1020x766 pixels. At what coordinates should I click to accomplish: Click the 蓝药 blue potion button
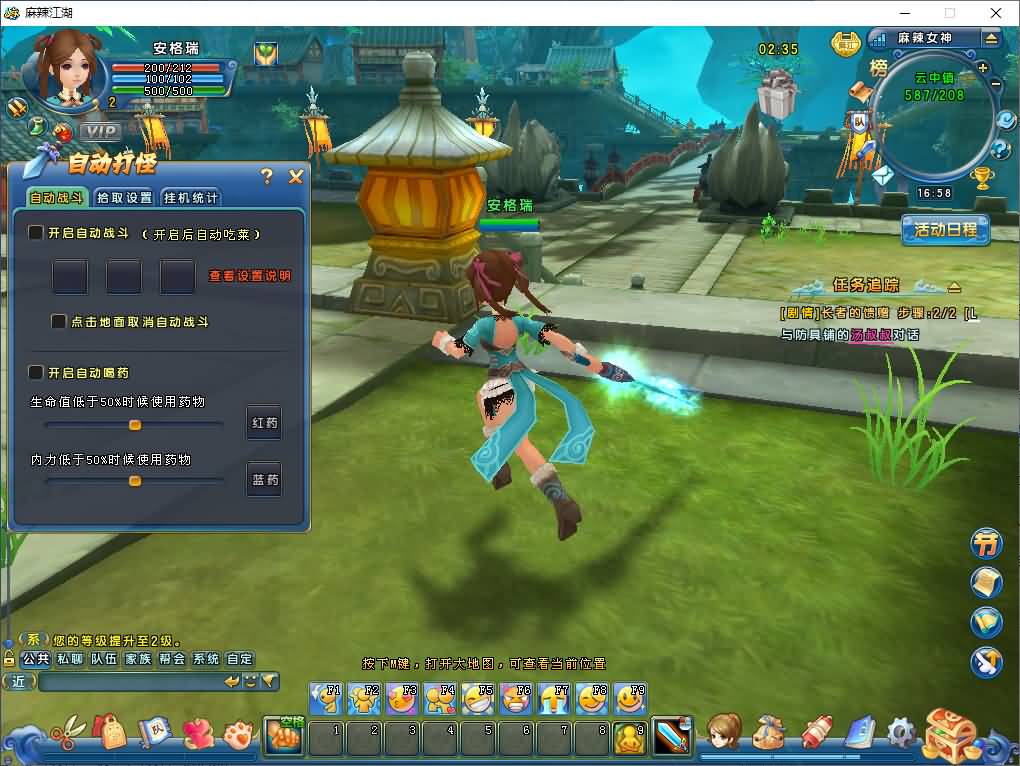point(264,480)
